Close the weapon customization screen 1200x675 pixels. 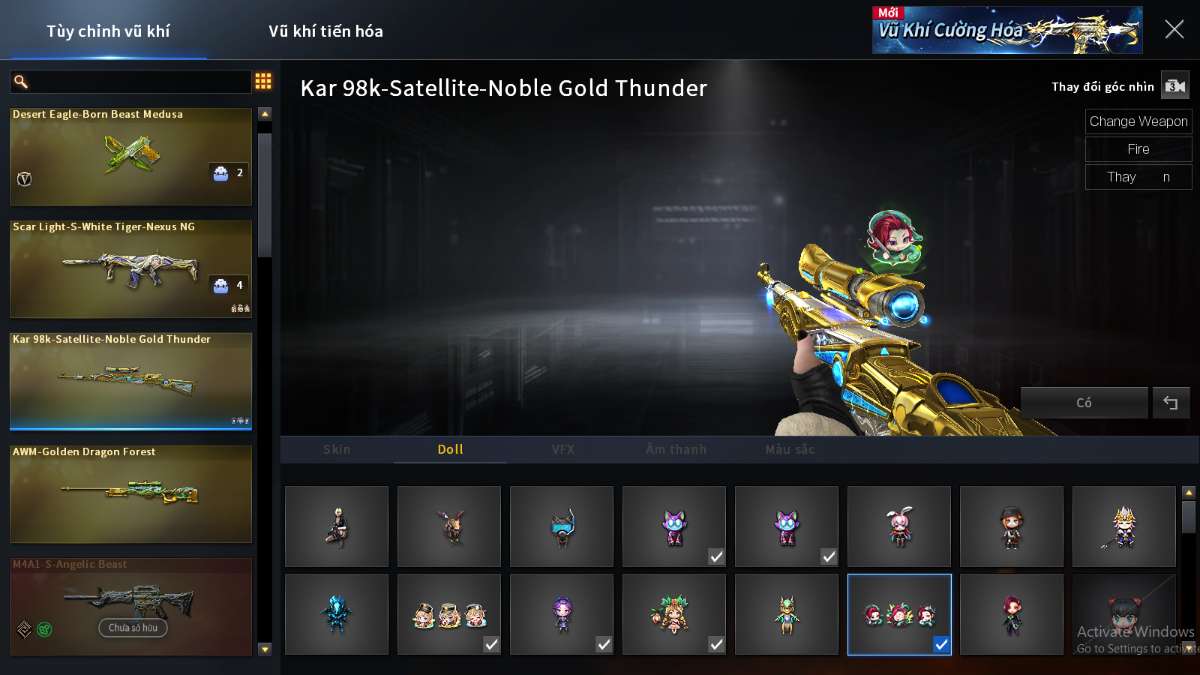pyautogui.click(x=1174, y=30)
